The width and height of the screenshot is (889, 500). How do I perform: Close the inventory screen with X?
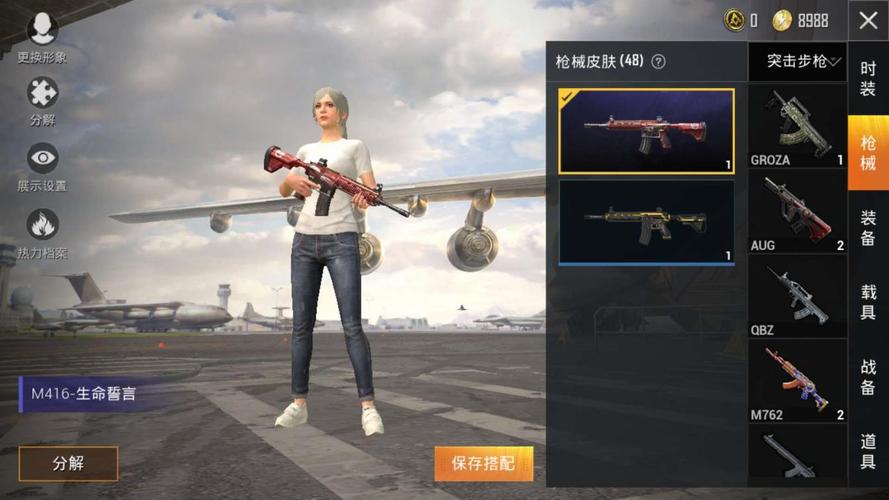[x=867, y=21]
